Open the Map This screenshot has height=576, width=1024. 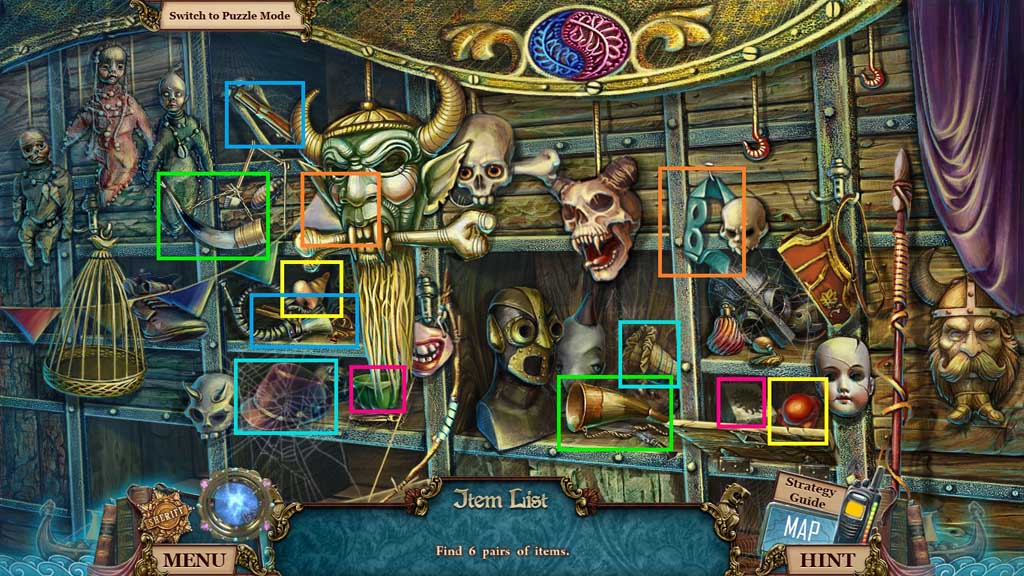801,525
